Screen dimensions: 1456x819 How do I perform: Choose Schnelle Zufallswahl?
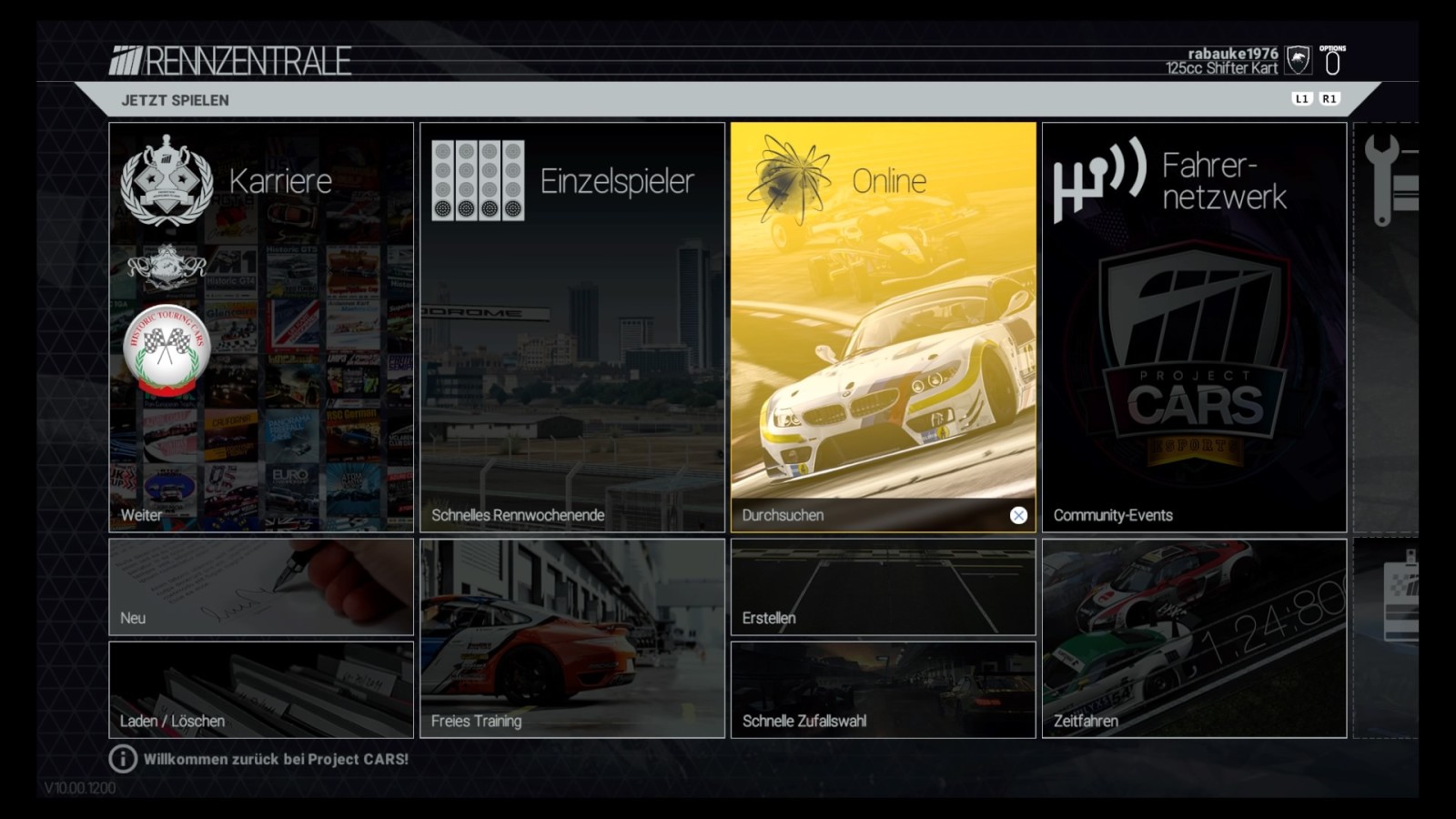click(883, 690)
